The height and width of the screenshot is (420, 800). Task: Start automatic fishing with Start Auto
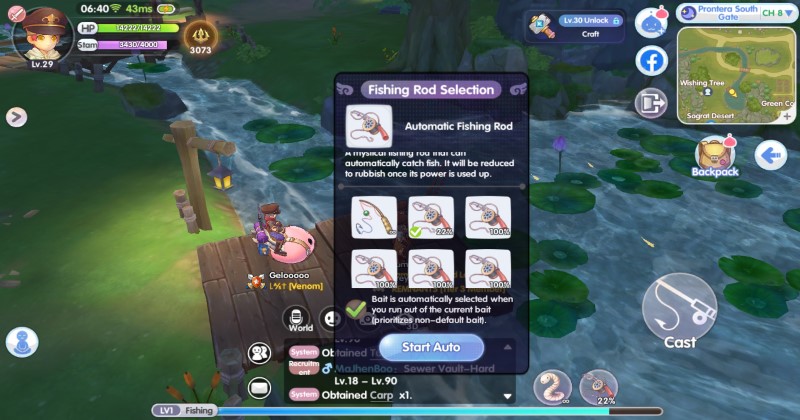click(x=431, y=347)
